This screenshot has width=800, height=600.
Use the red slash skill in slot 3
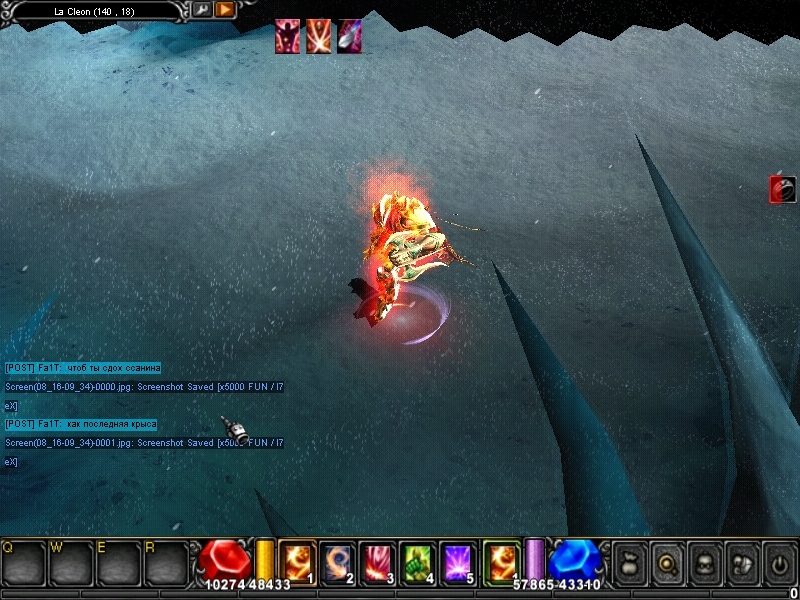(x=377, y=562)
